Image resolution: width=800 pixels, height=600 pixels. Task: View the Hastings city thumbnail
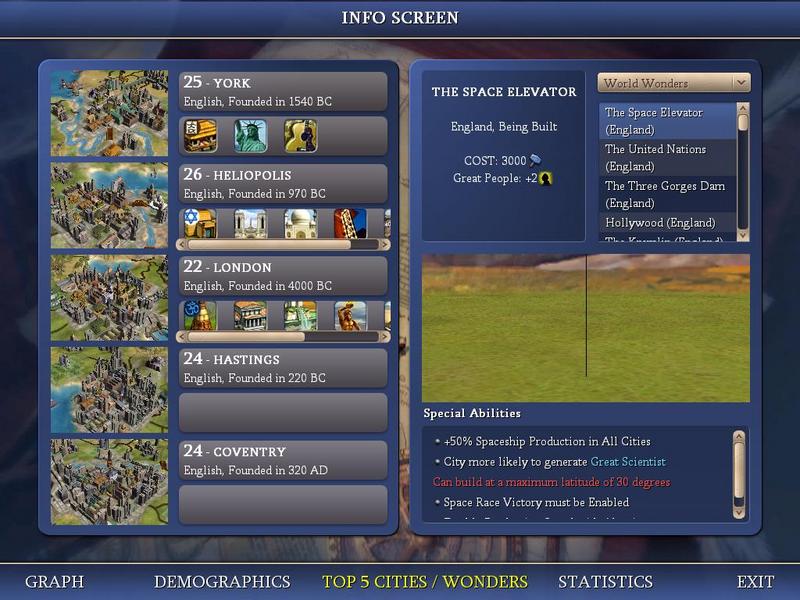tap(109, 389)
